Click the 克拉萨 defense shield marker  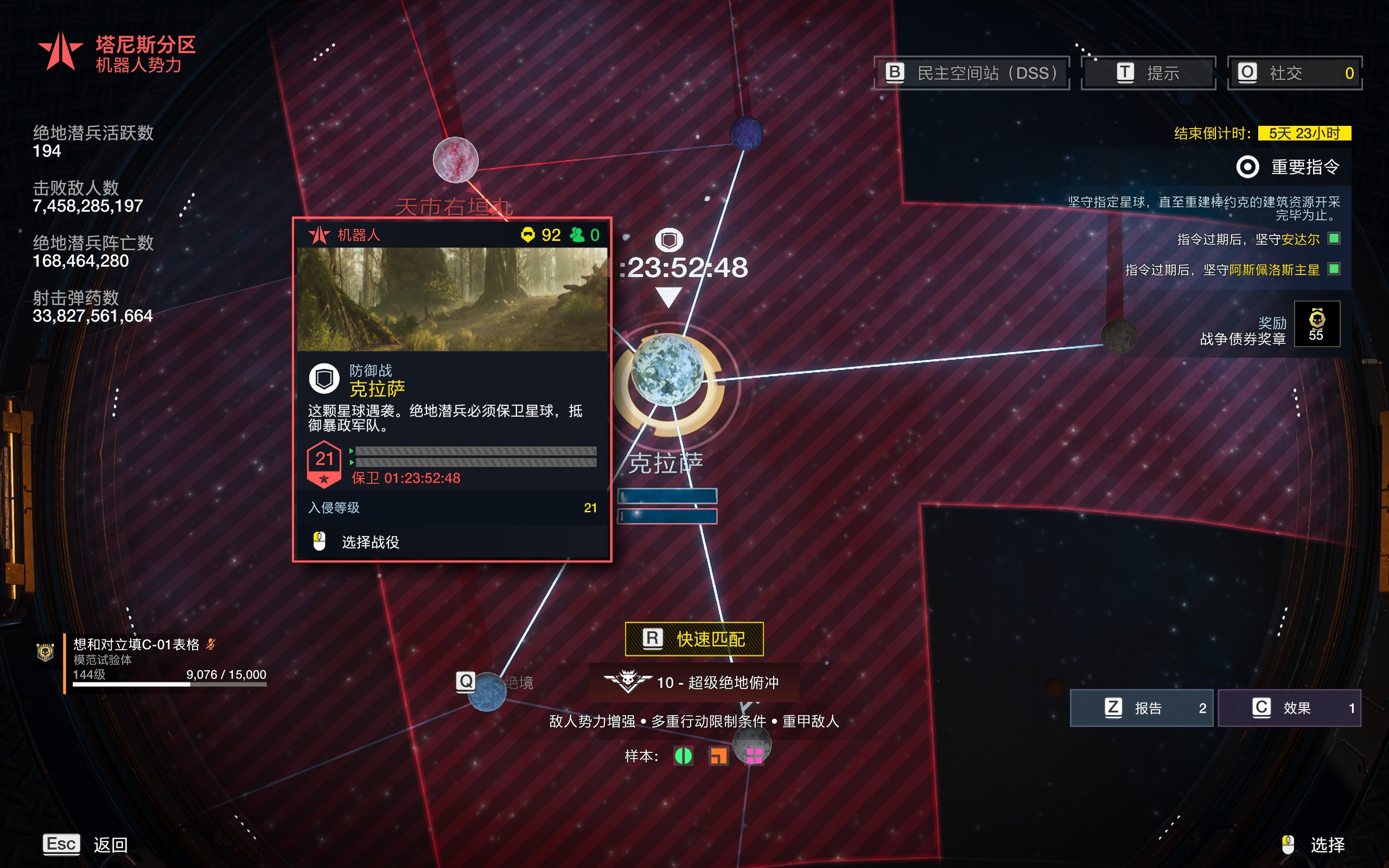(x=668, y=240)
